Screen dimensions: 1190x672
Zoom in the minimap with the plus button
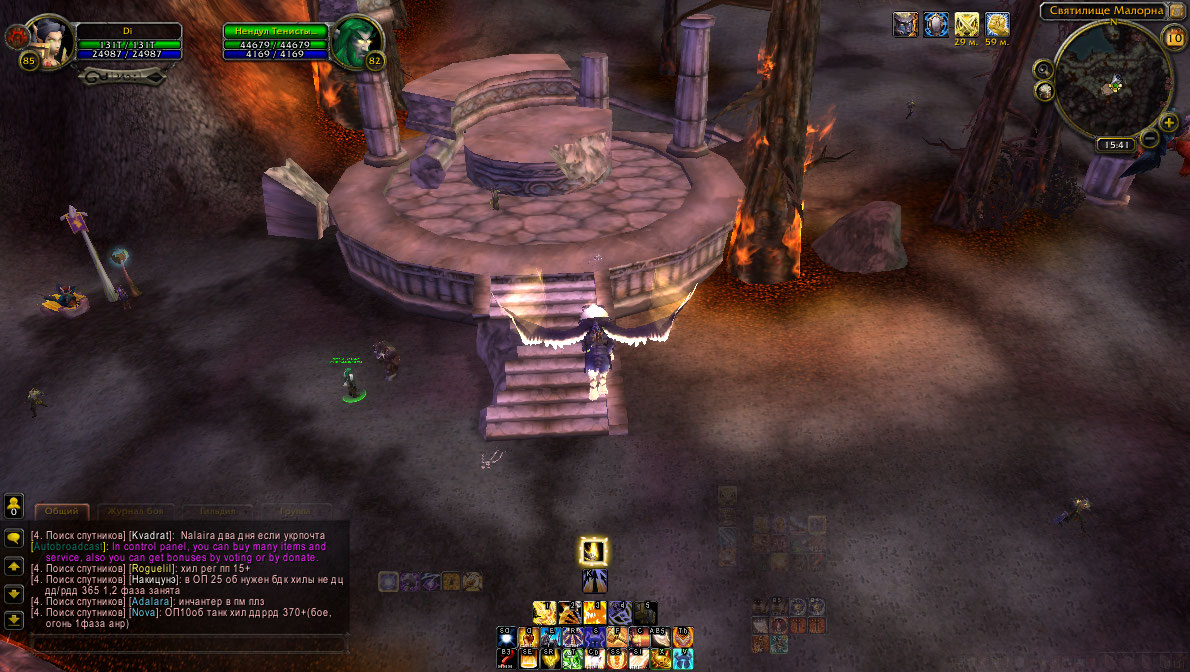(1168, 123)
